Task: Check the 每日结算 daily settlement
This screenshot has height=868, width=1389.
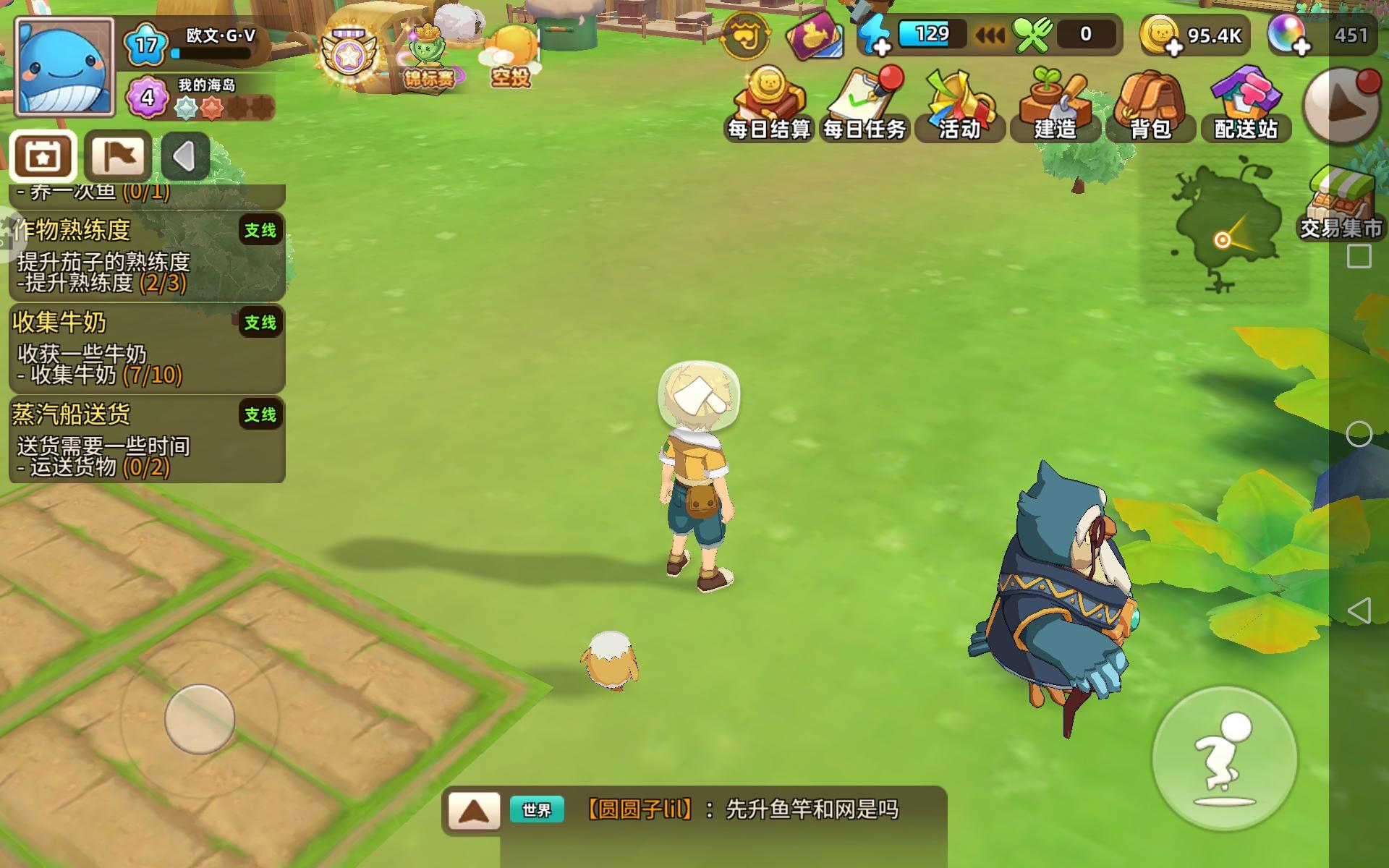Action: [x=769, y=101]
